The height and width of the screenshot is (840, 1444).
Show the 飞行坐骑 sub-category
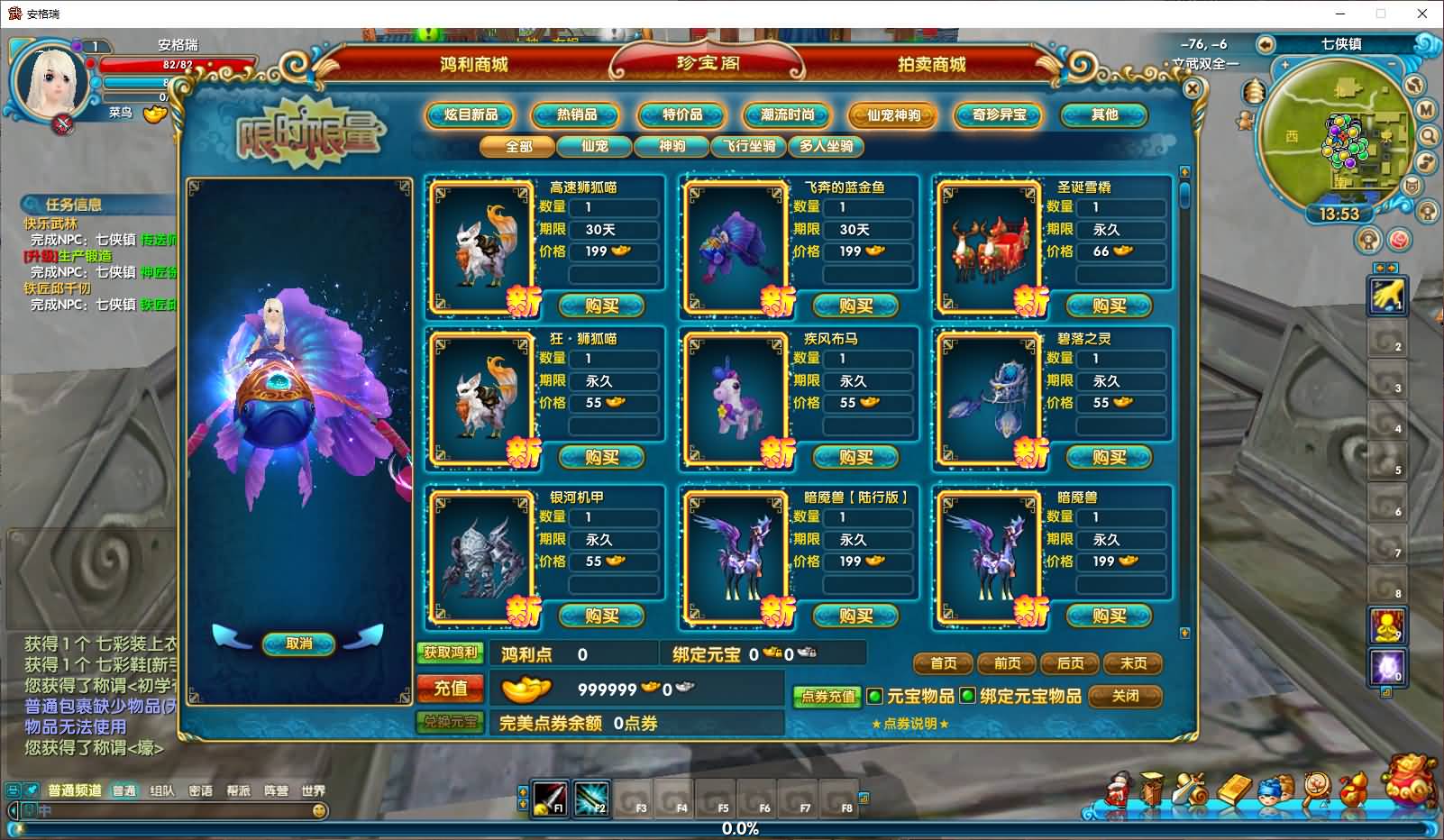[749, 146]
